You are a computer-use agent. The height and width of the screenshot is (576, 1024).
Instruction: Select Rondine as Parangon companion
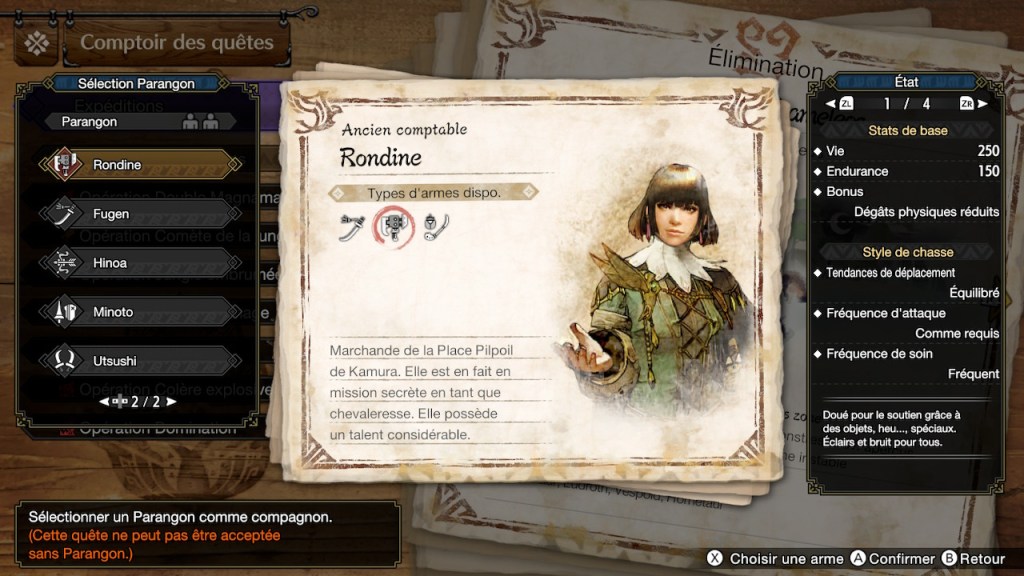click(x=140, y=164)
